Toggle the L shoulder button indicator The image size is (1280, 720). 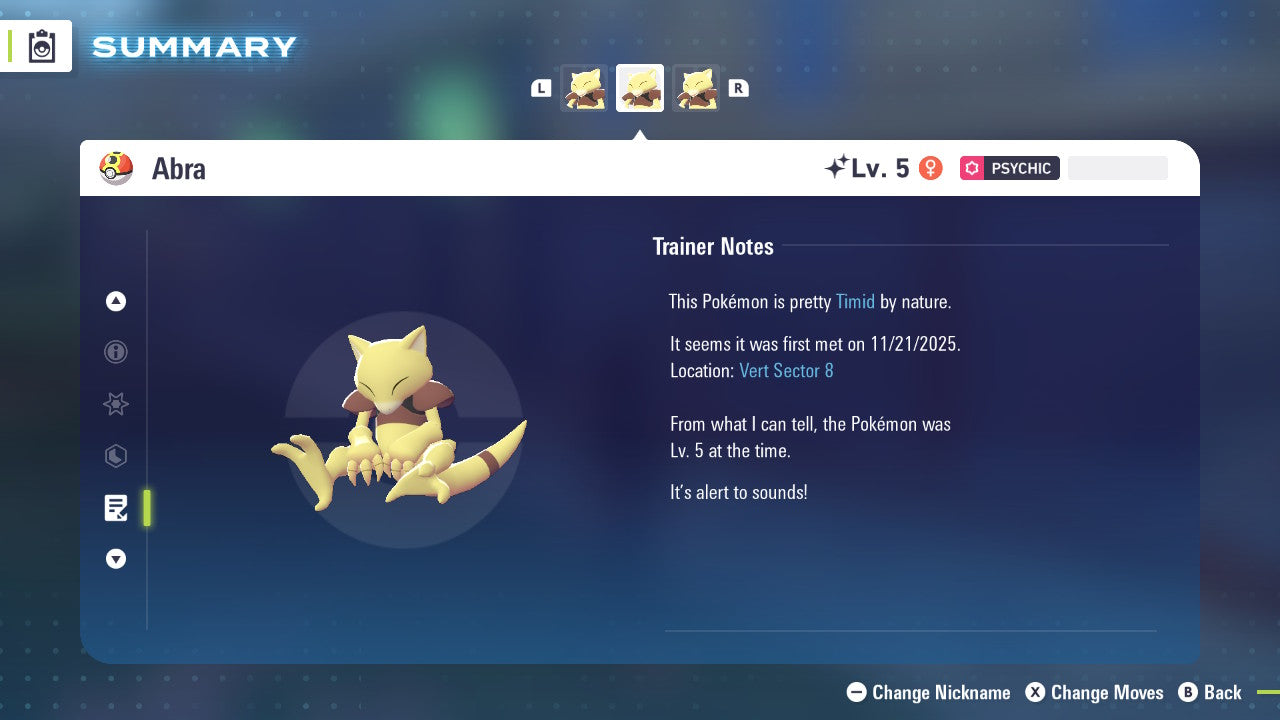click(540, 88)
